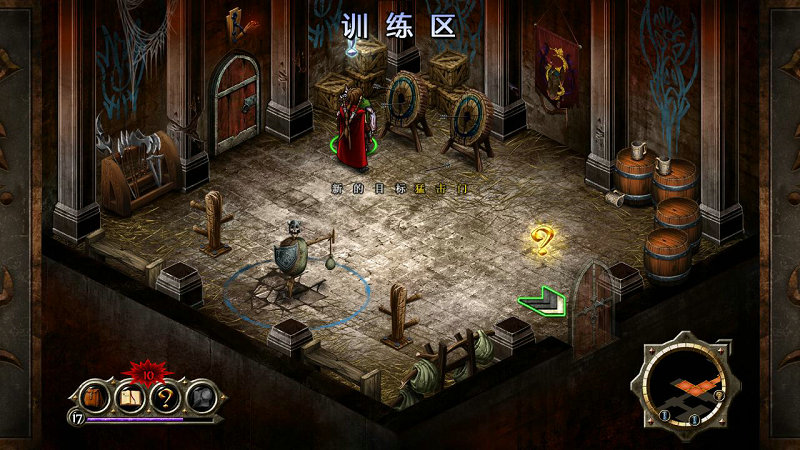This screenshot has width=800, height=450.
Task: Click the green exit arrow marker
Action: 542,299
